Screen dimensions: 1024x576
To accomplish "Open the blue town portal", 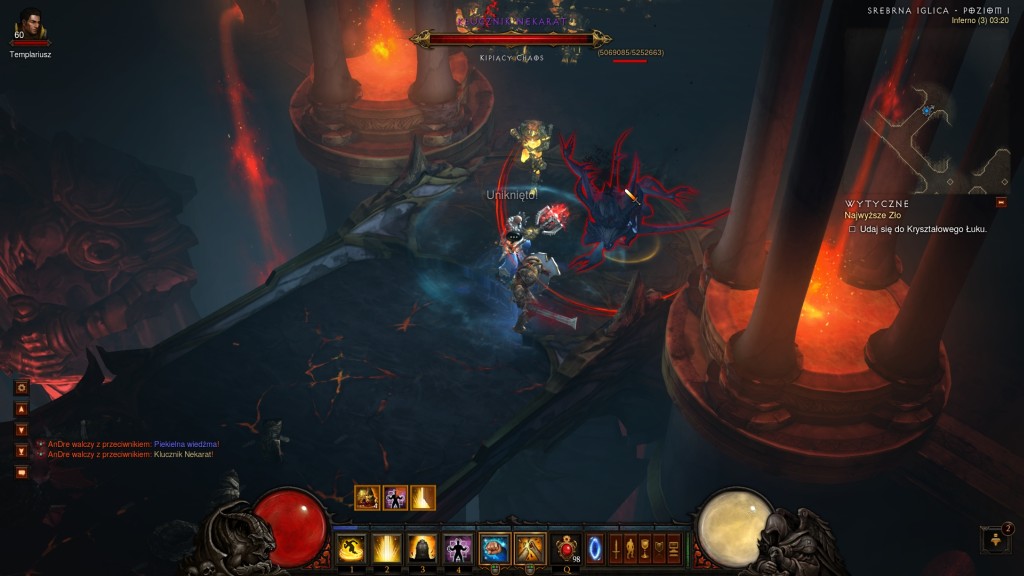I will click(595, 548).
